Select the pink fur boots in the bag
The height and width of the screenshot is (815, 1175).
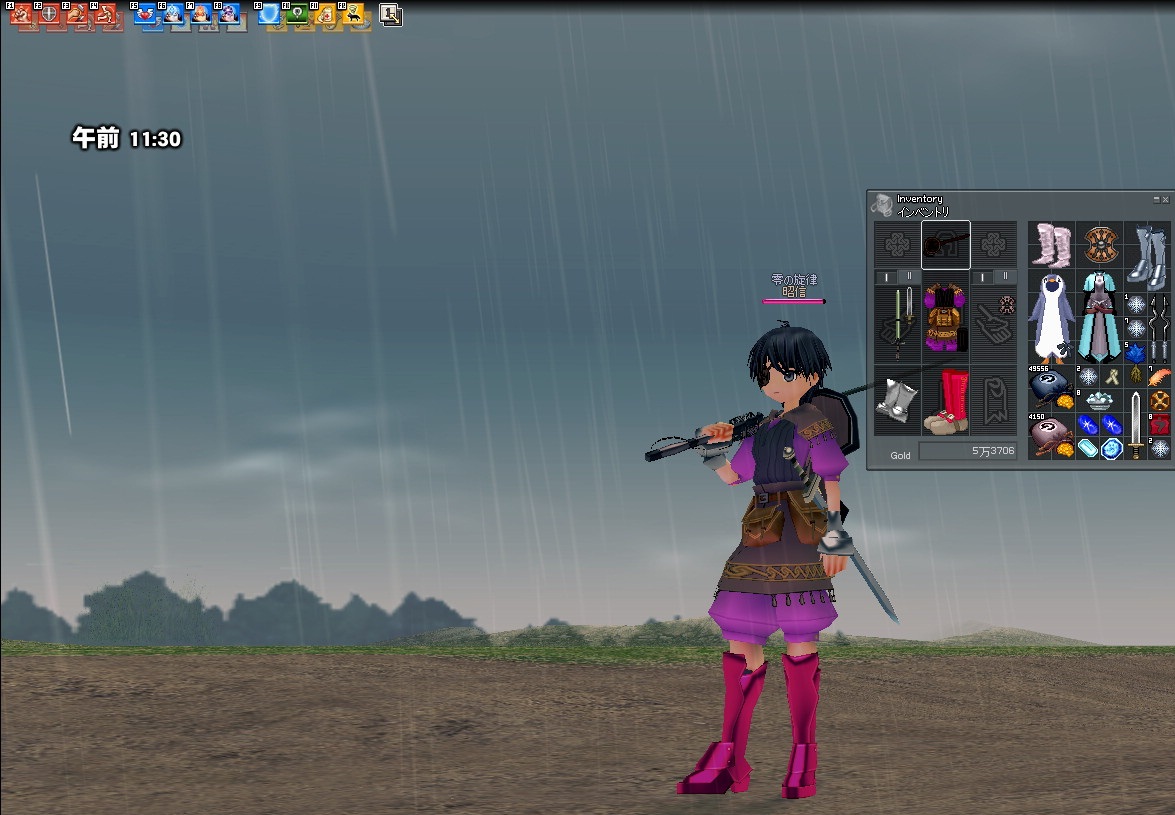point(1052,244)
